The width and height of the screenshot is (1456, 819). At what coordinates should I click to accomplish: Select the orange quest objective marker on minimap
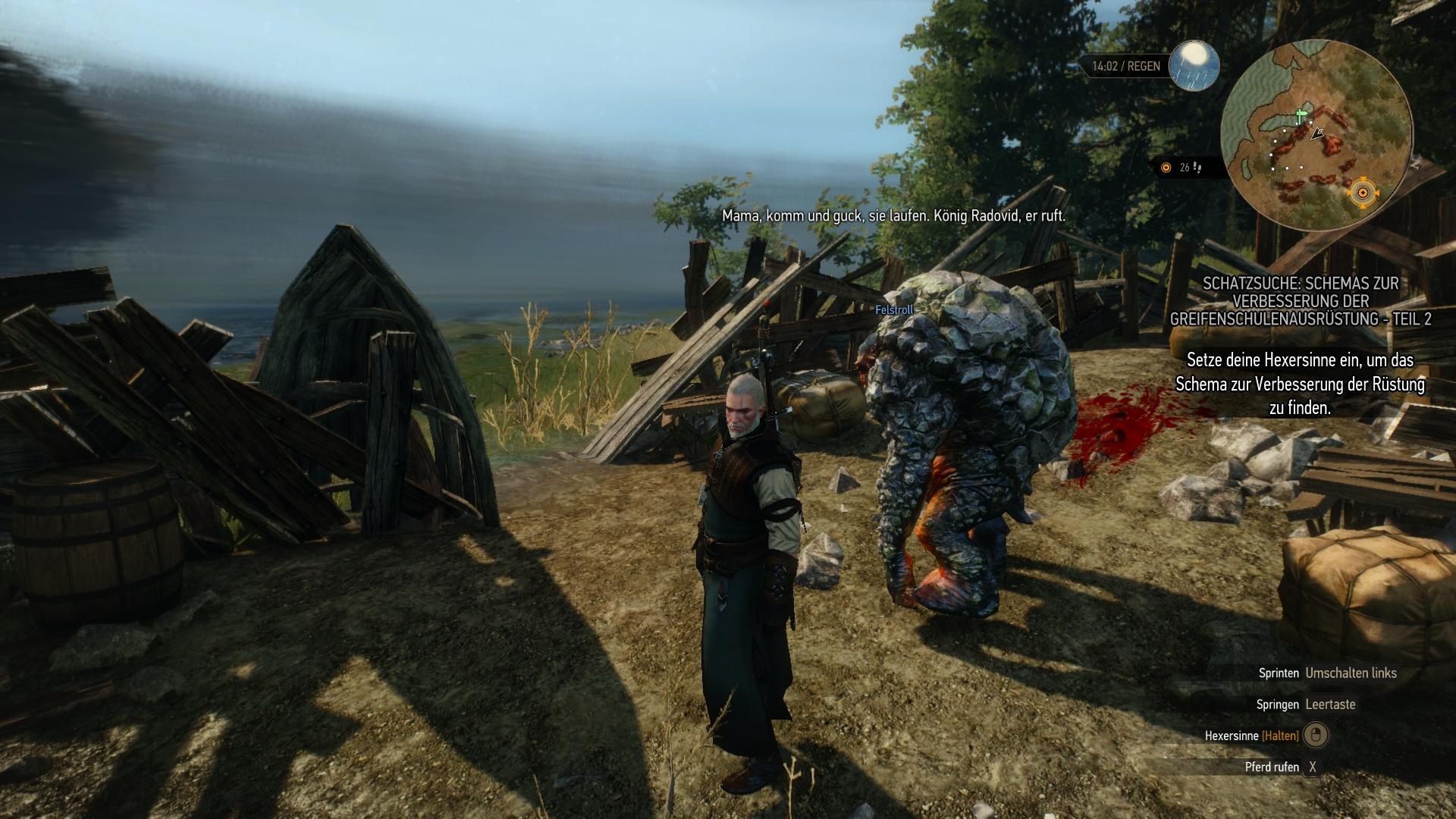[x=1362, y=193]
